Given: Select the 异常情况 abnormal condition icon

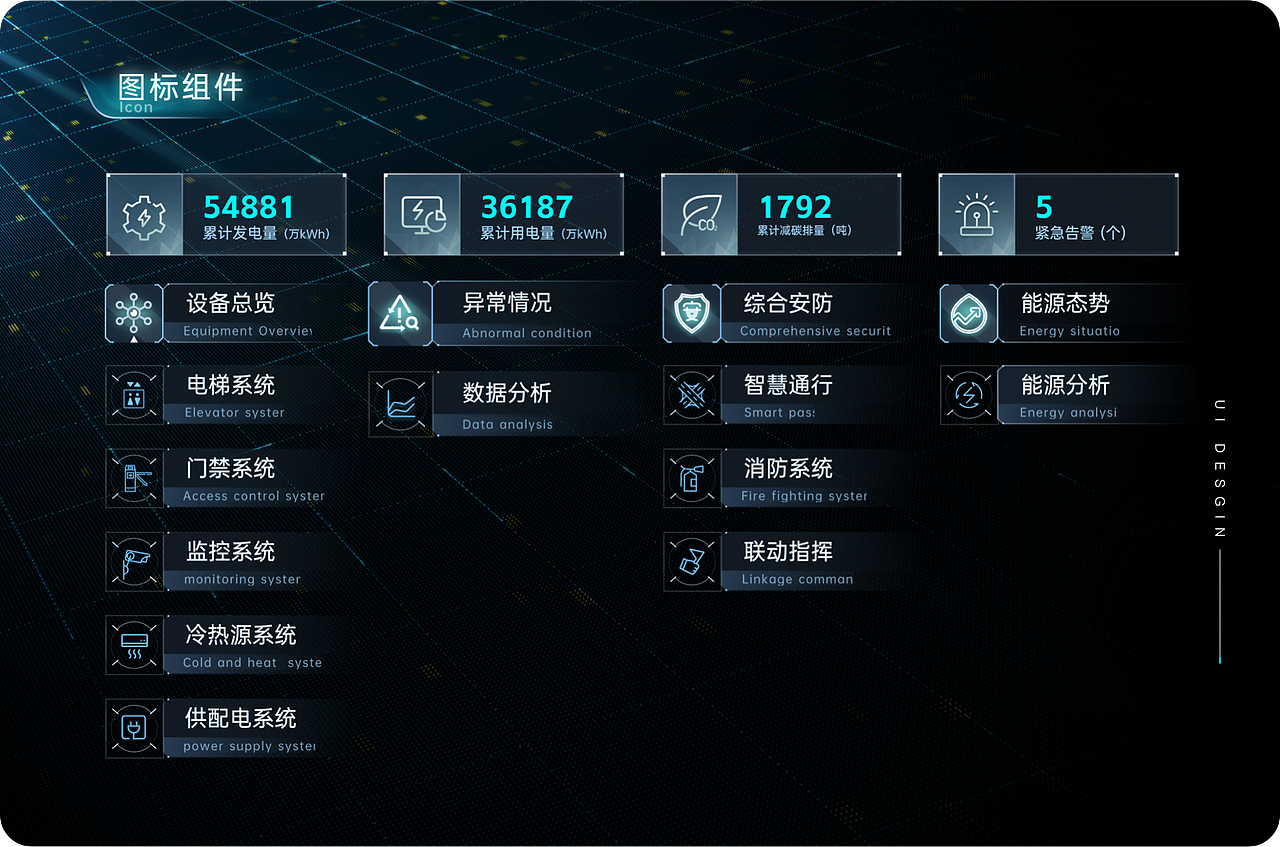Looking at the screenshot, I should (x=400, y=313).
